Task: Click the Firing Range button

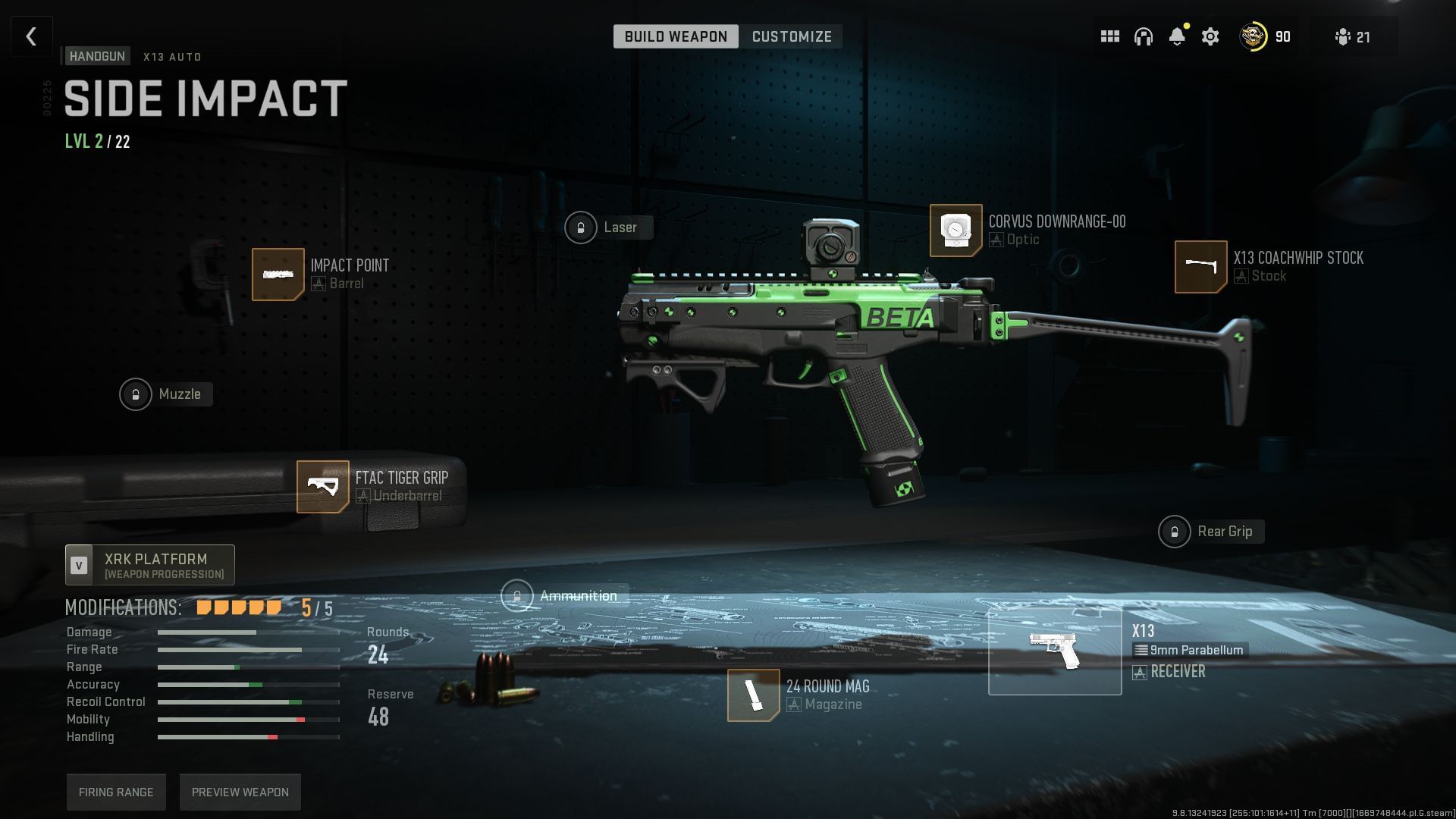Action: (x=116, y=792)
